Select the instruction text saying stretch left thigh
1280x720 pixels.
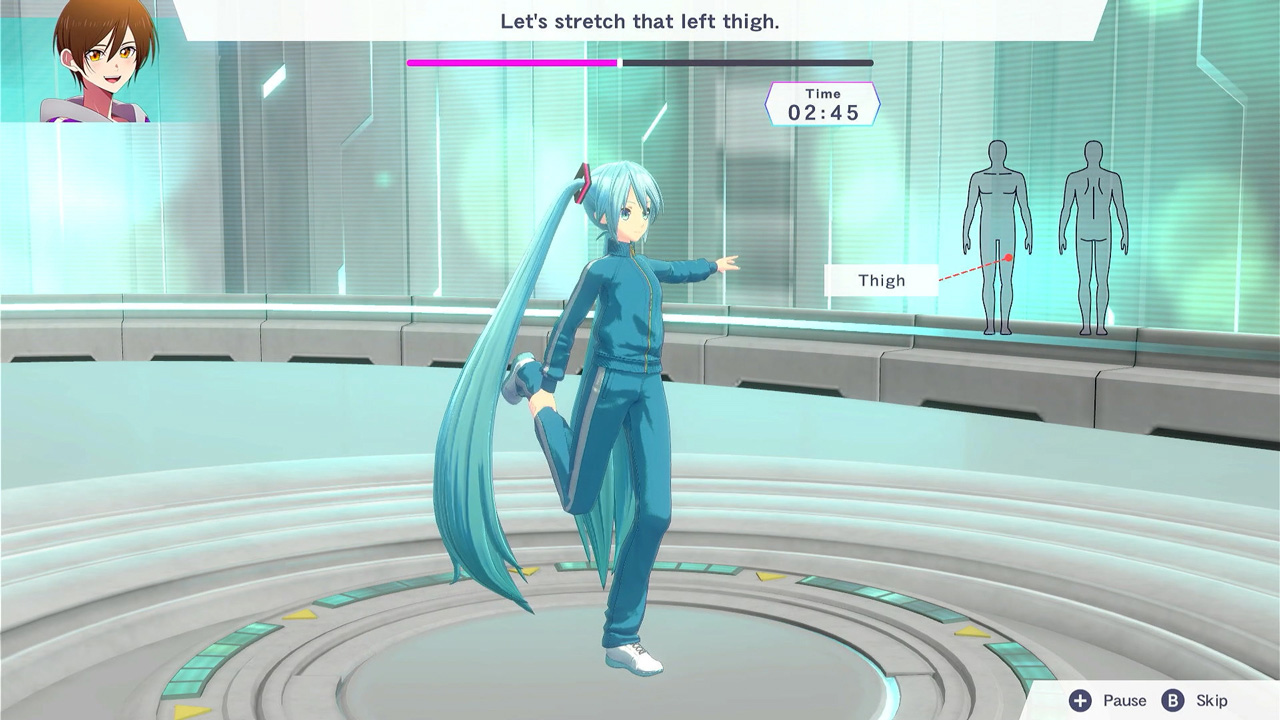coord(640,23)
